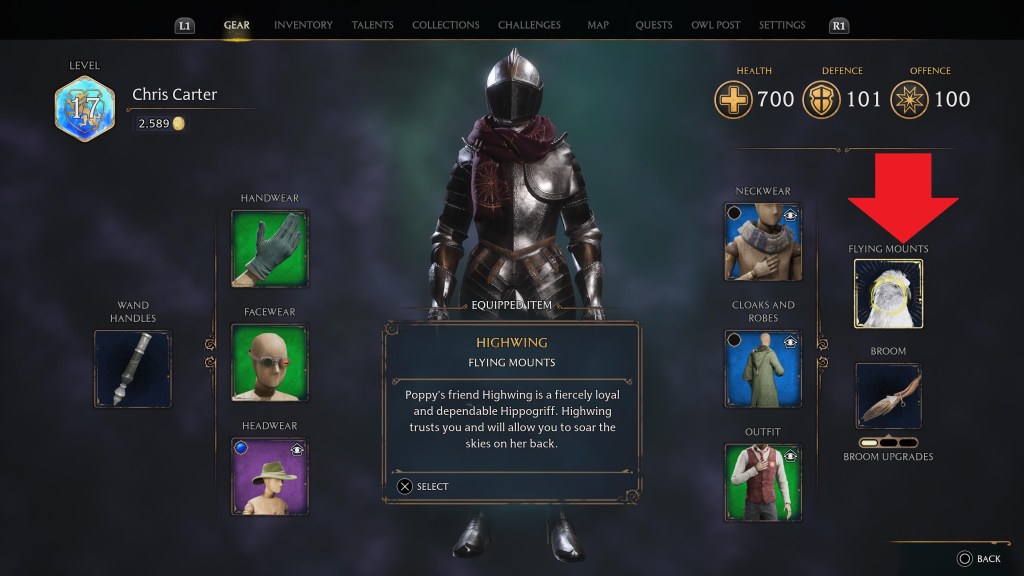The image size is (1024, 576).
Task: Open the Talents tab
Action: (x=372, y=25)
